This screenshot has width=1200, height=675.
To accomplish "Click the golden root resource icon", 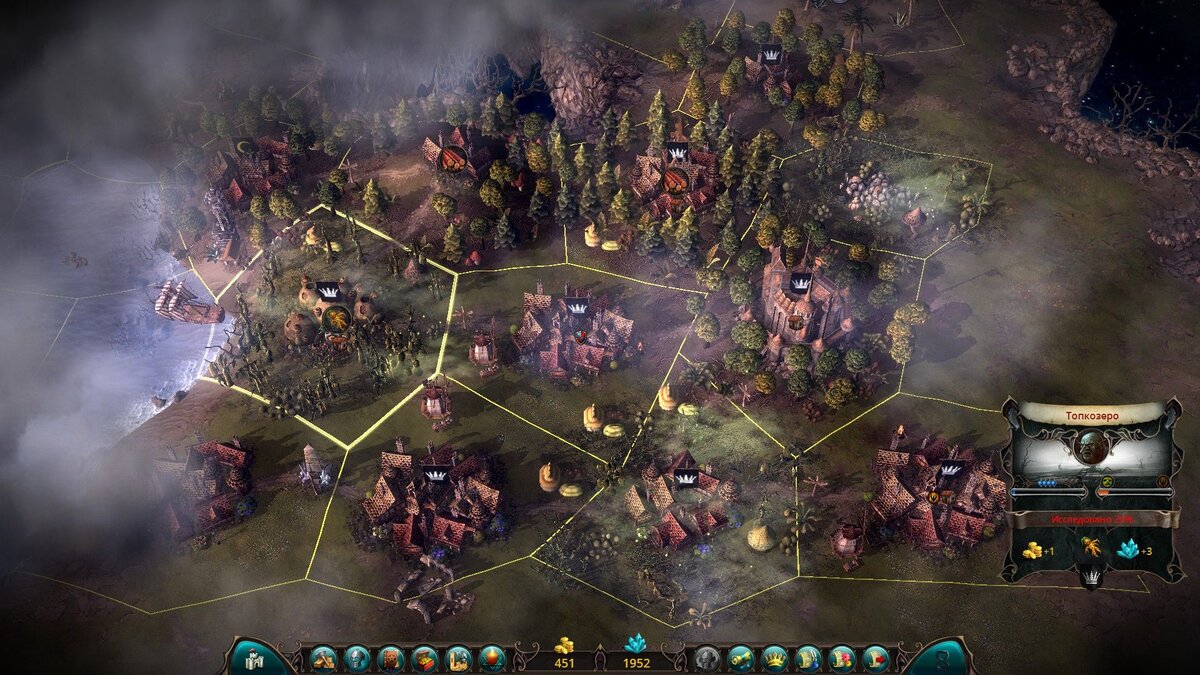I will pyautogui.click(x=1090, y=547).
